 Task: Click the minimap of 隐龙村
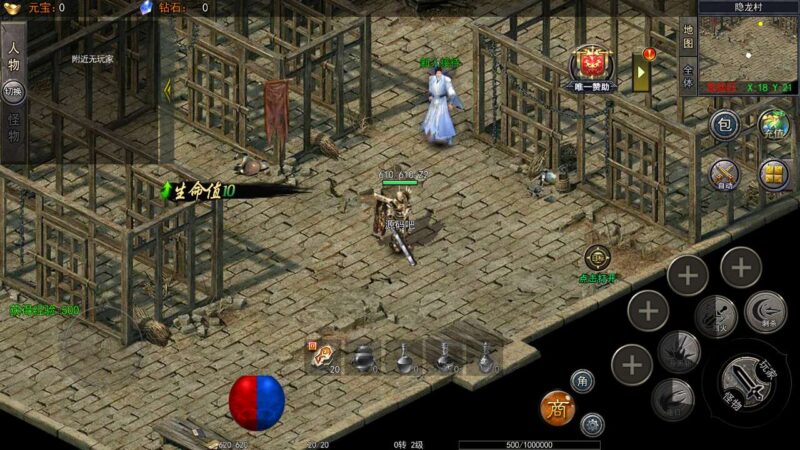(749, 49)
